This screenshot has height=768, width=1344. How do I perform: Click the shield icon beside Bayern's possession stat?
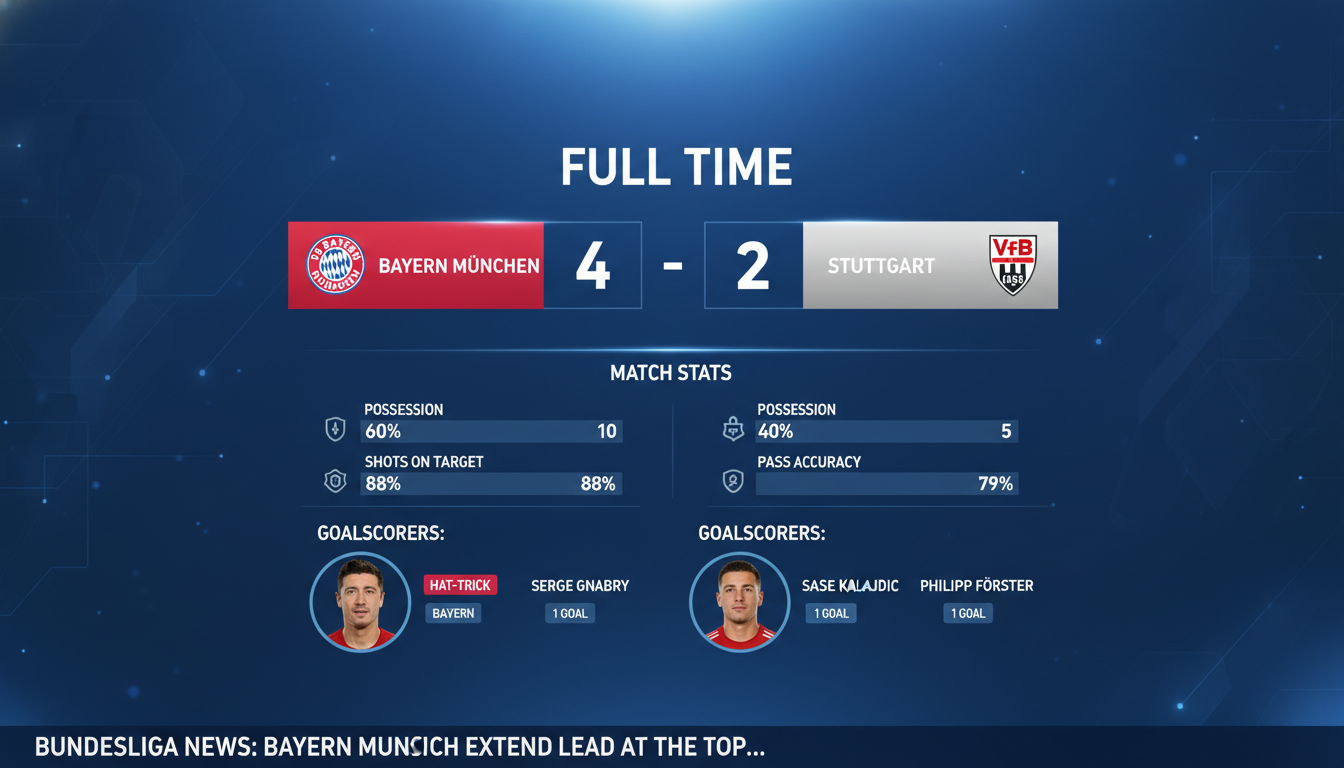tap(336, 427)
